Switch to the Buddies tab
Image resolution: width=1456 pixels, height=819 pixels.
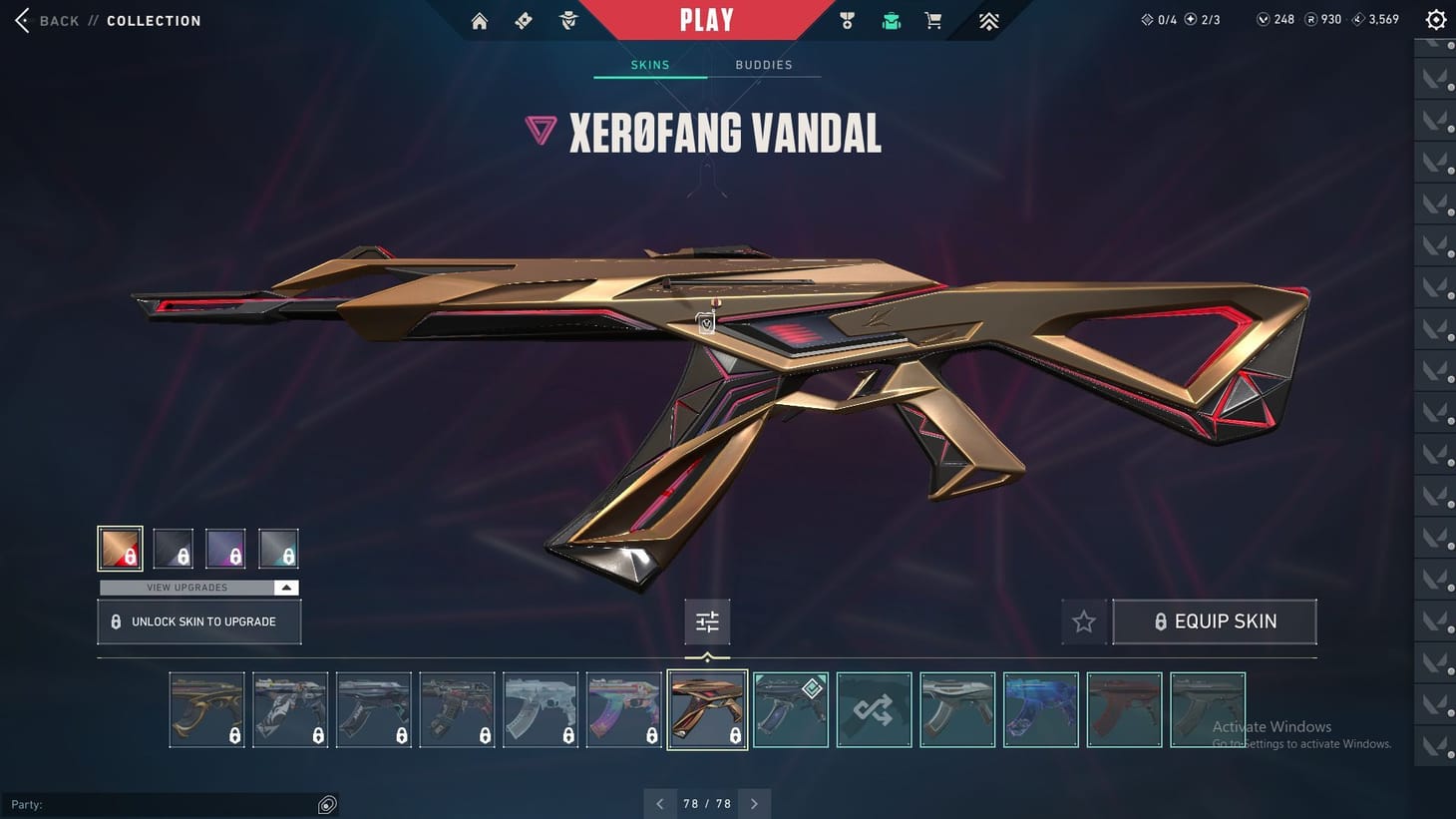tap(764, 64)
